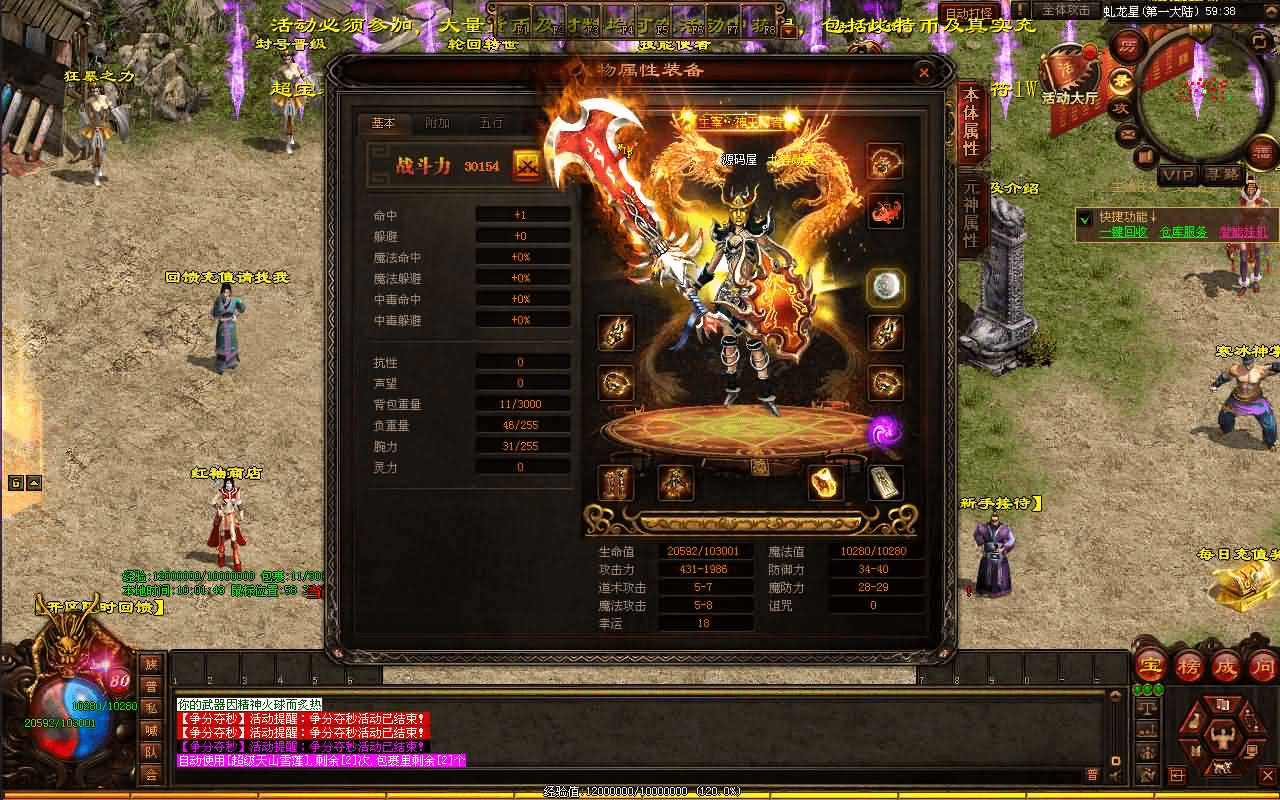
Task: Click the 一键回收 quick recycle link
Action: pos(1123,232)
